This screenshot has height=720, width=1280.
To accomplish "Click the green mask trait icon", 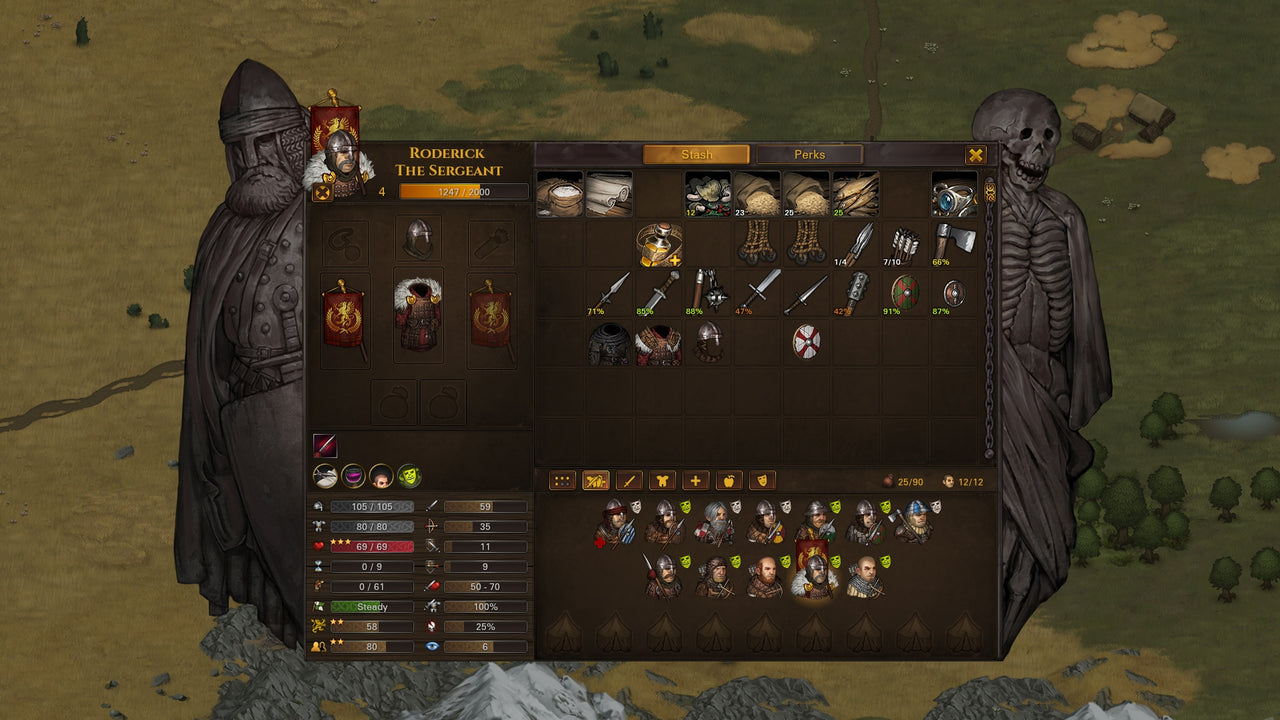I will (409, 476).
